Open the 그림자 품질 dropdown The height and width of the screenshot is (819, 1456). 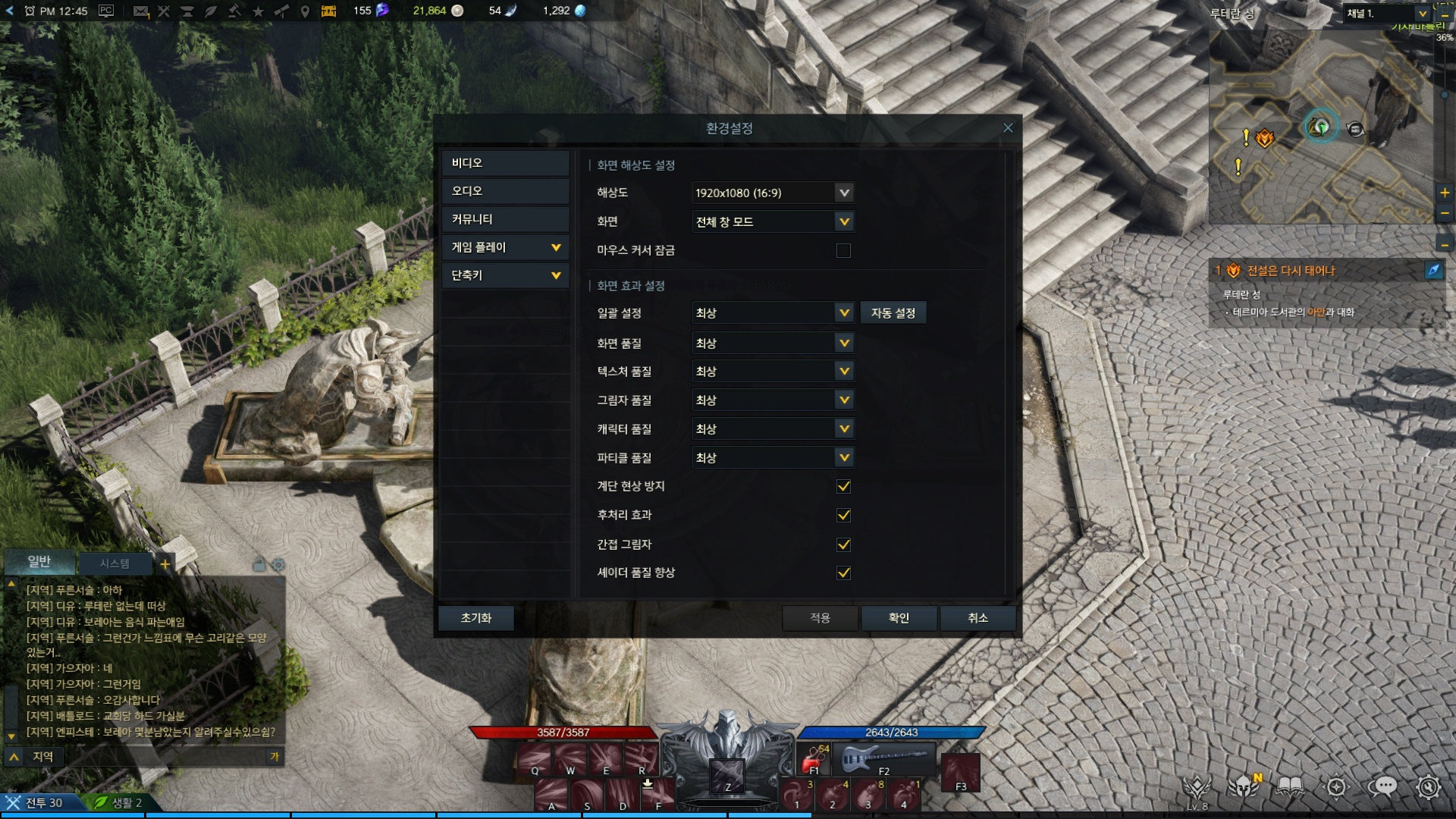point(773,400)
